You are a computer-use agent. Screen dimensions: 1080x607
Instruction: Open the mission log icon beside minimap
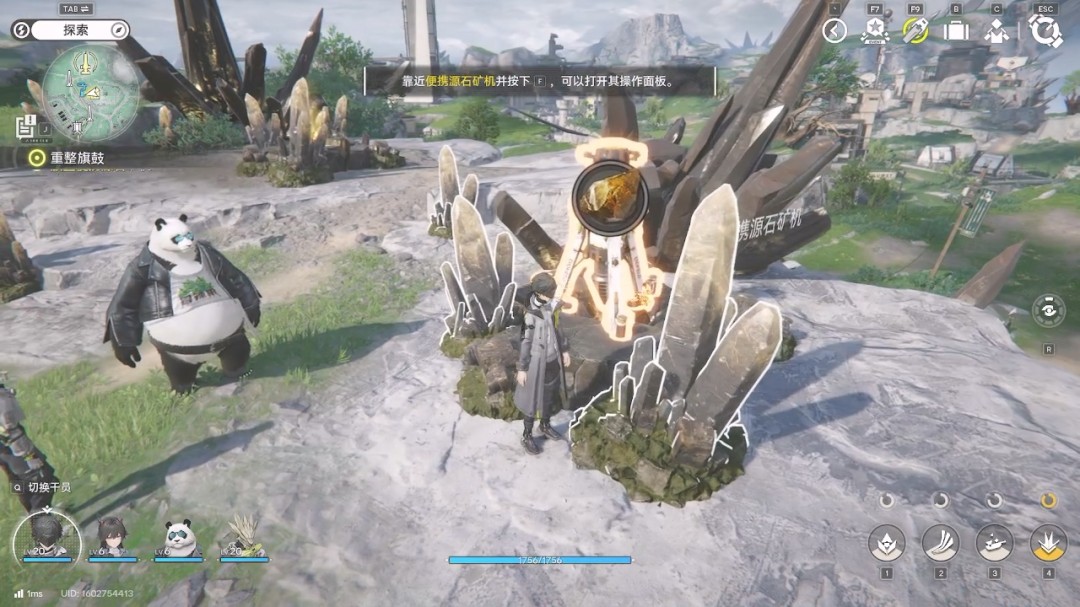(x=26, y=125)
